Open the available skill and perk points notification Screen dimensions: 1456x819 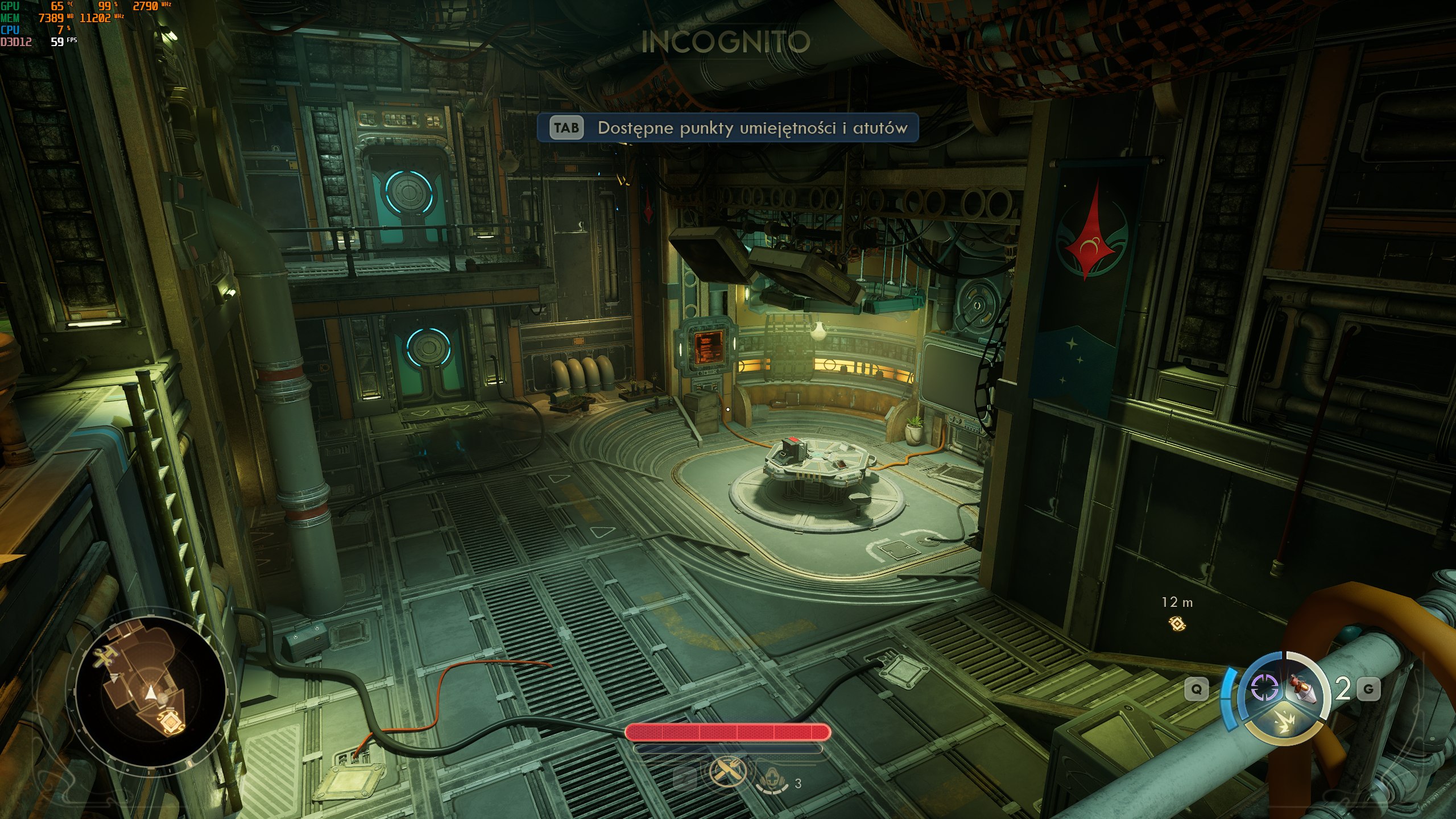(x=727, y=128)
